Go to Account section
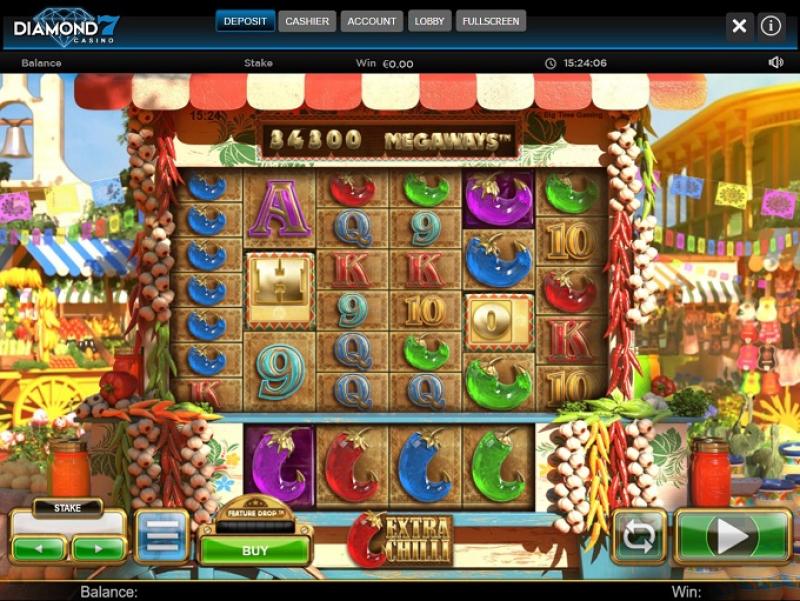The image size is (800, 601). point(372,21)
